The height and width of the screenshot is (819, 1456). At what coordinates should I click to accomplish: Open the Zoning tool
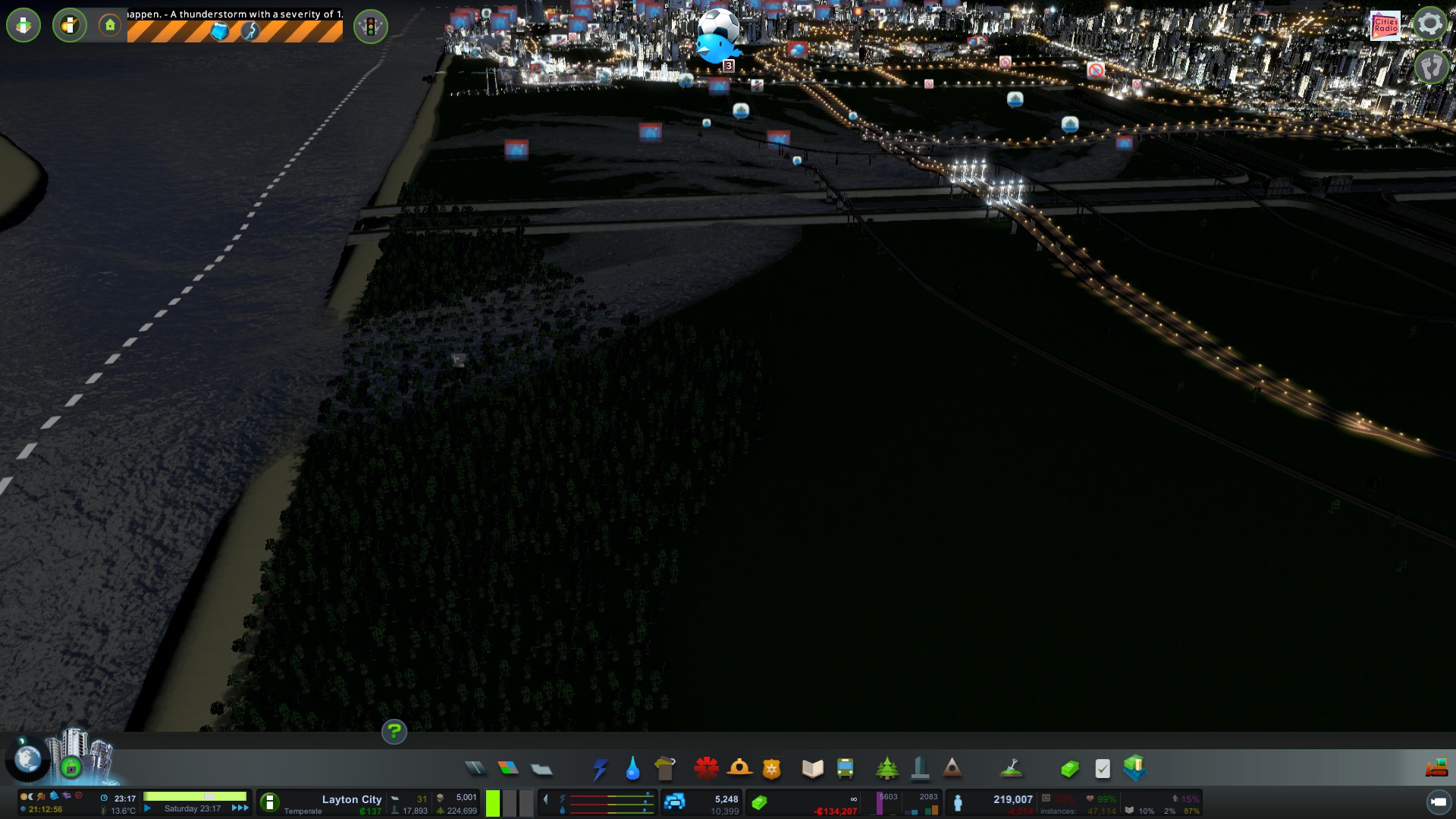point(508,769)
